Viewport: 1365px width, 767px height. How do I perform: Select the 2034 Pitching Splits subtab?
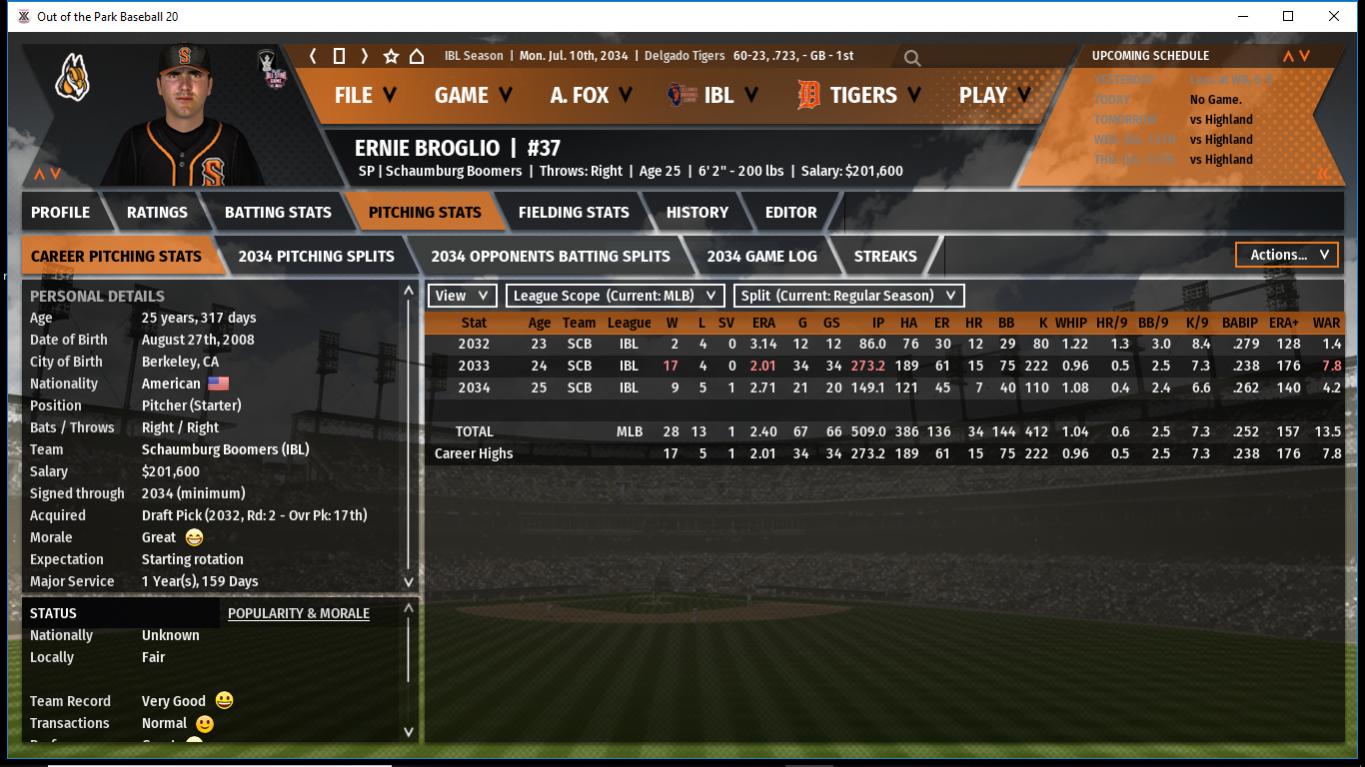tap(316, 256)
